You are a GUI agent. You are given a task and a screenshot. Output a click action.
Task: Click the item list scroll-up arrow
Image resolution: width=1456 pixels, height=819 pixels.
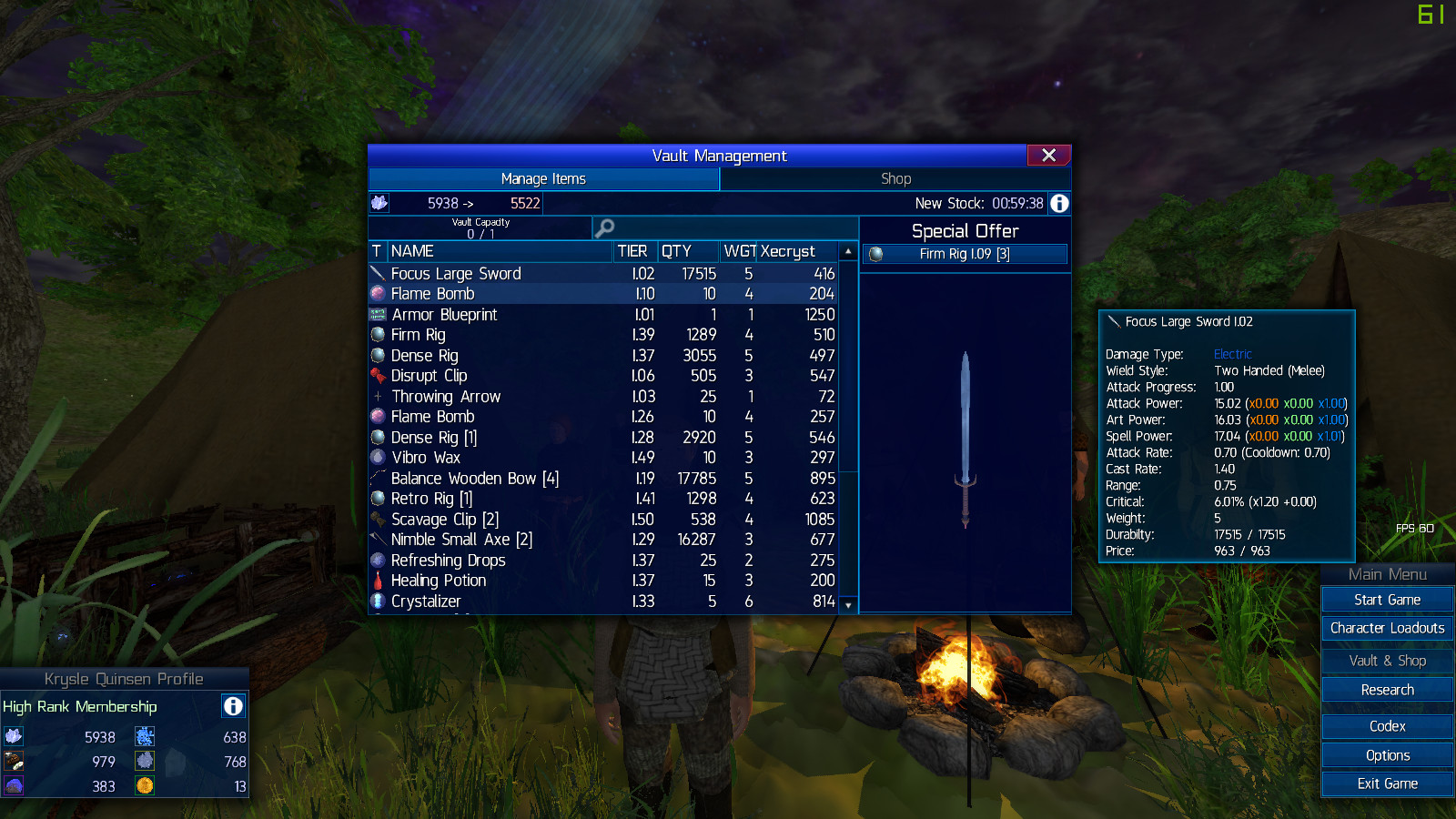pos(847,250)
